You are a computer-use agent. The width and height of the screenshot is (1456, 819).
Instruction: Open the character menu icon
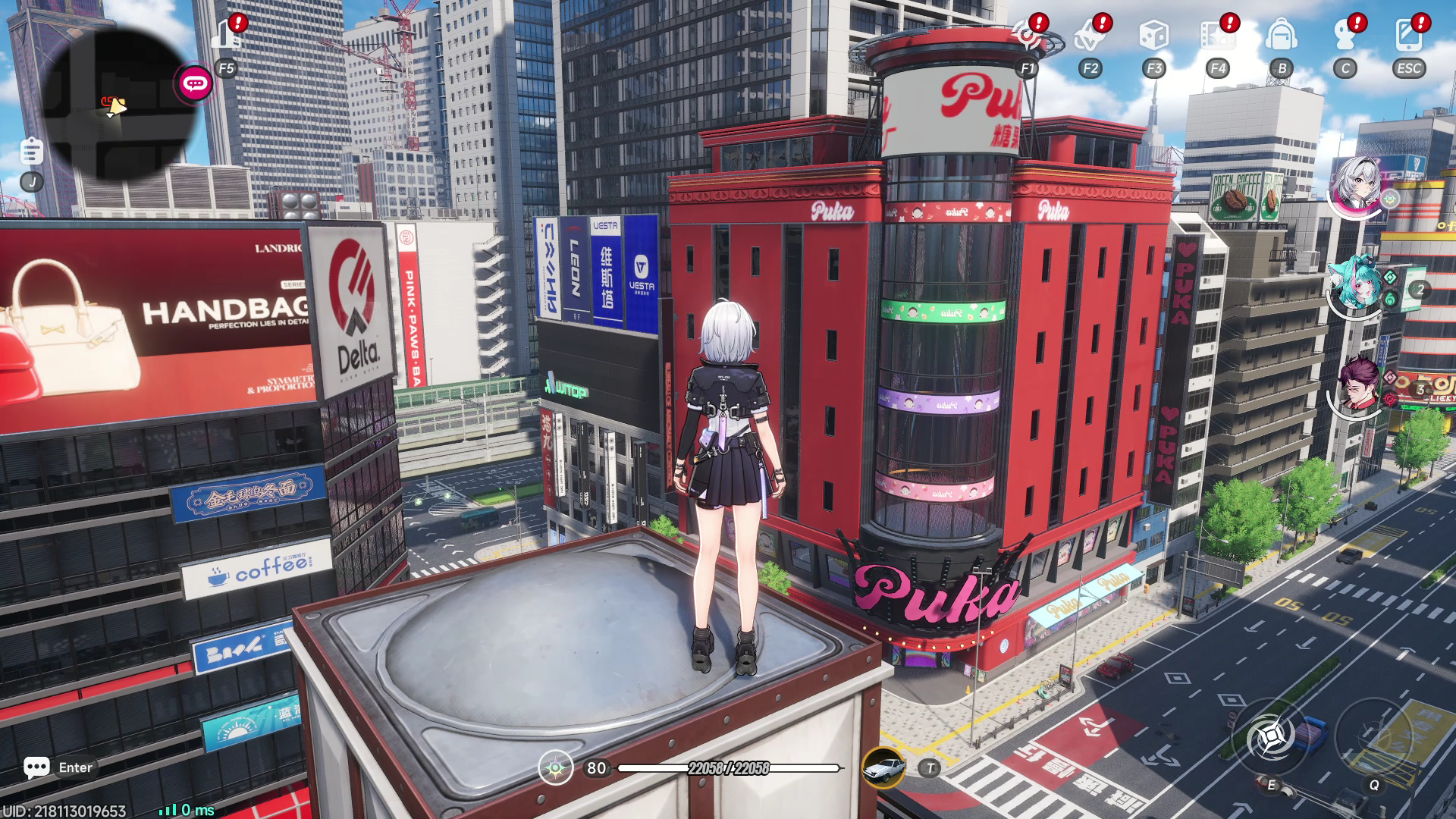[x=1345, y=35]
